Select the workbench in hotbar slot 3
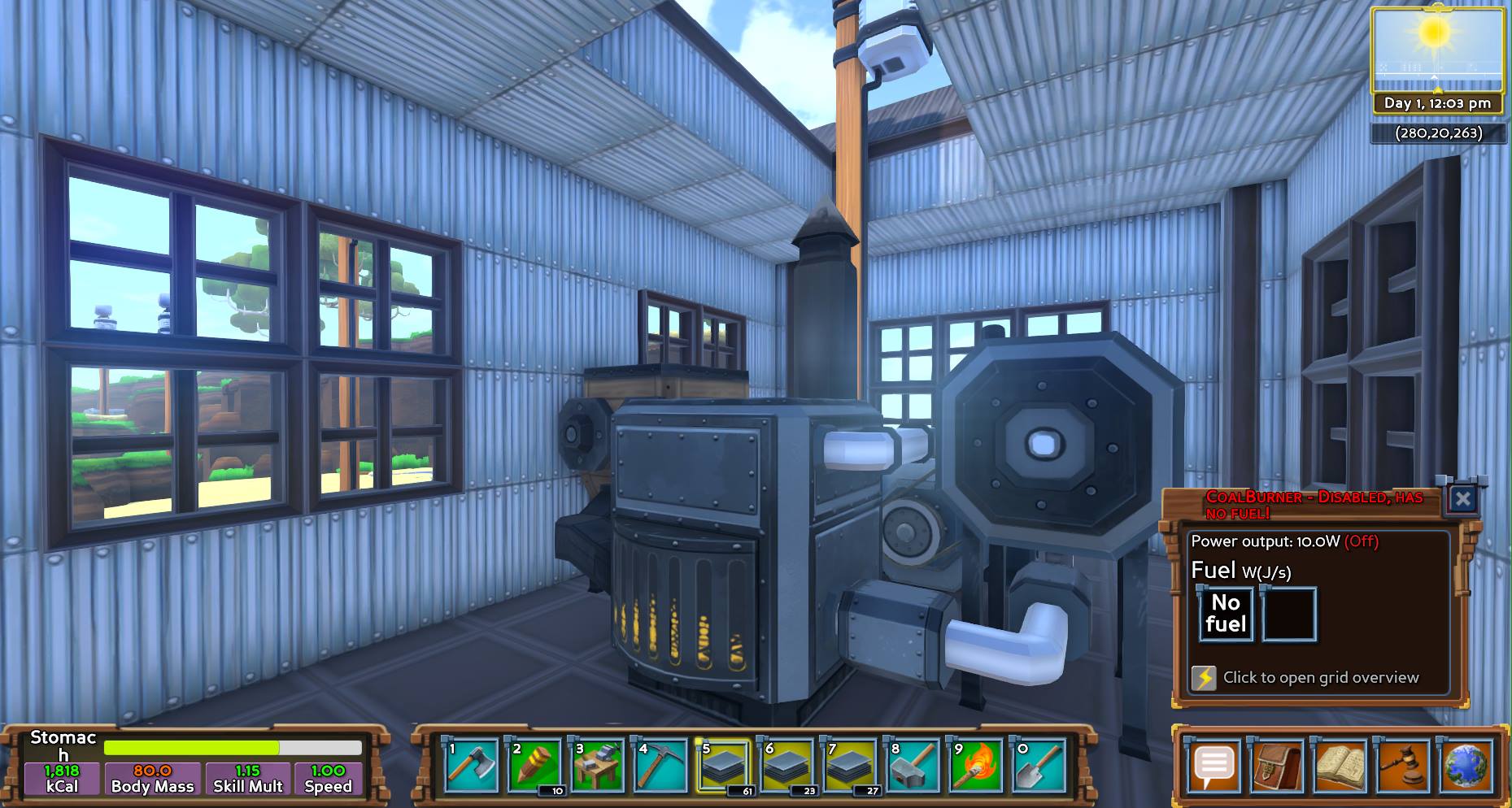The image size is (1512, 808). pos(598,766)
